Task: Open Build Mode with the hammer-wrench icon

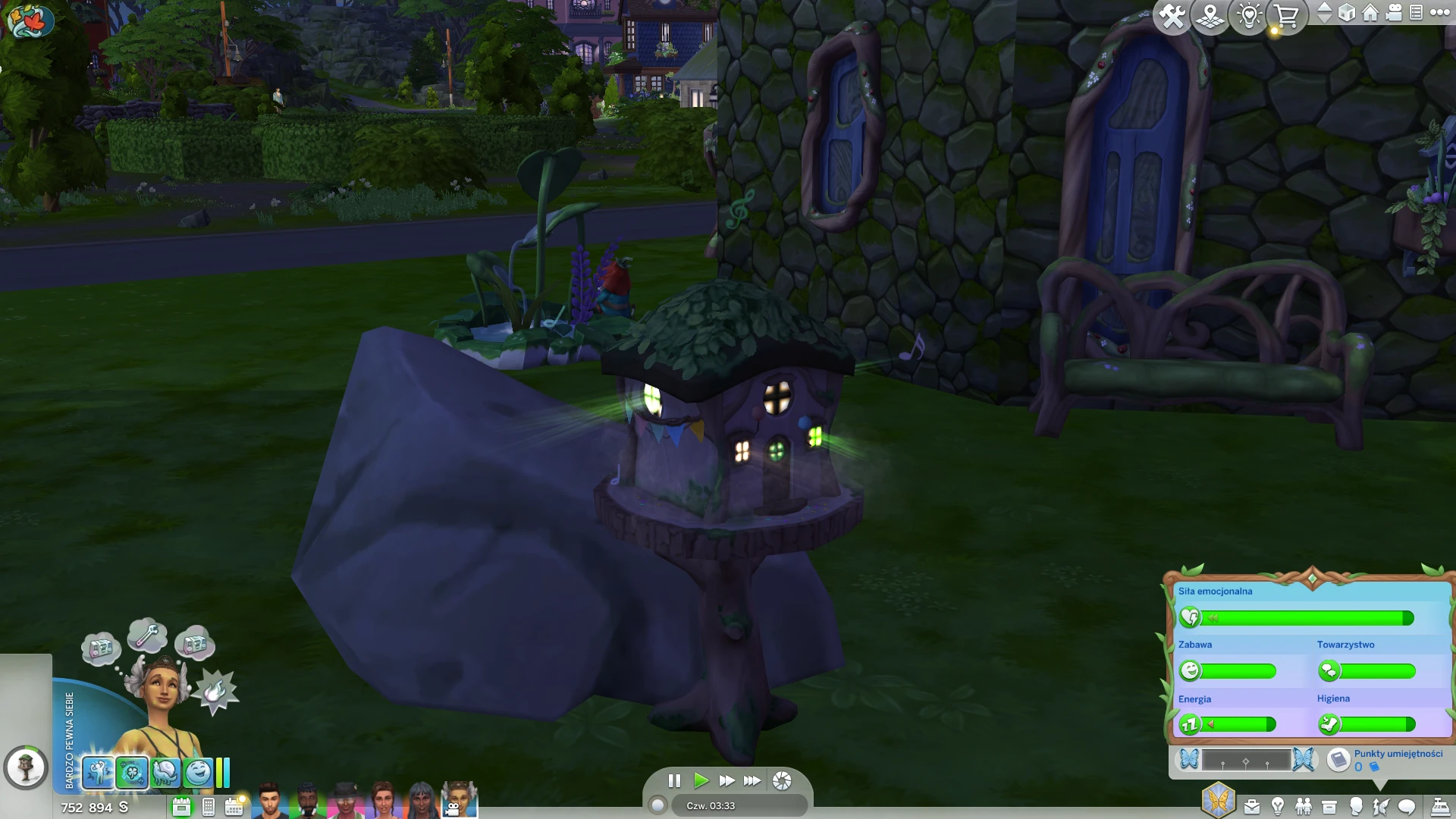Action: pos(1172,16)
